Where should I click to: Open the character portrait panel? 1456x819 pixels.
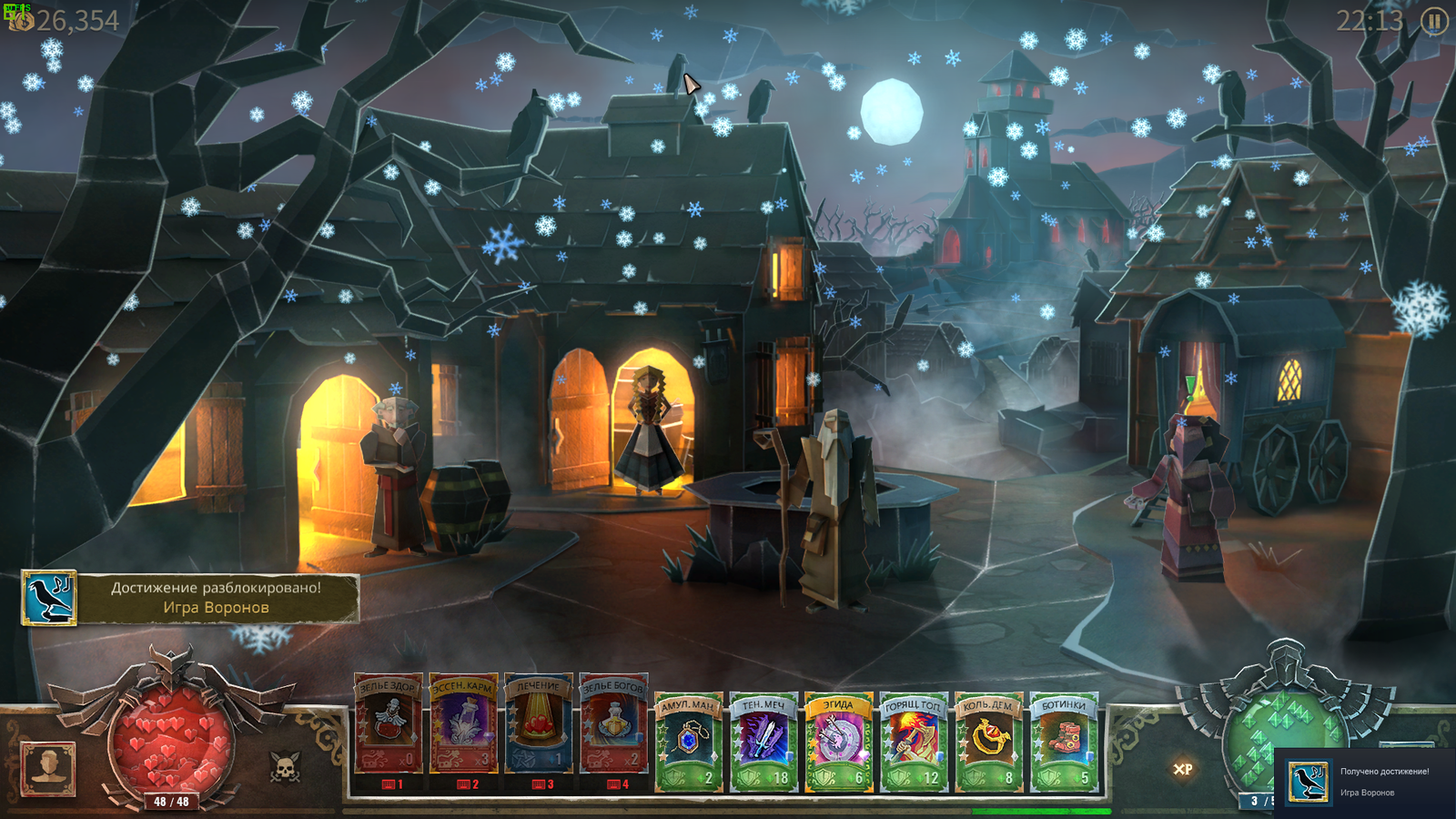click(48, 768)
